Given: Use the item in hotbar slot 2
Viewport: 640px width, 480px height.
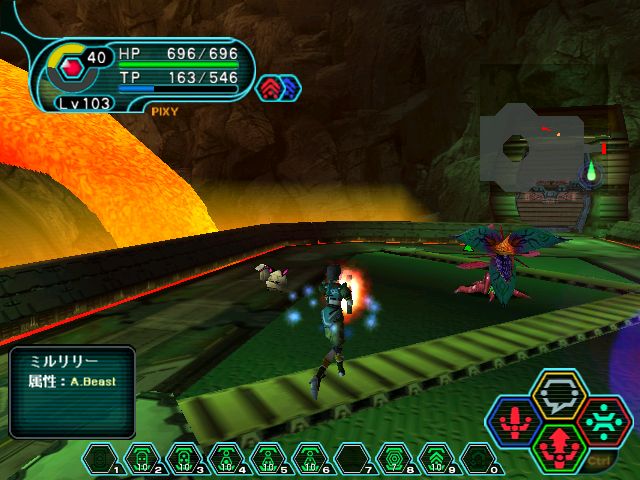Looking at the screenshot, I should [142, 459].
